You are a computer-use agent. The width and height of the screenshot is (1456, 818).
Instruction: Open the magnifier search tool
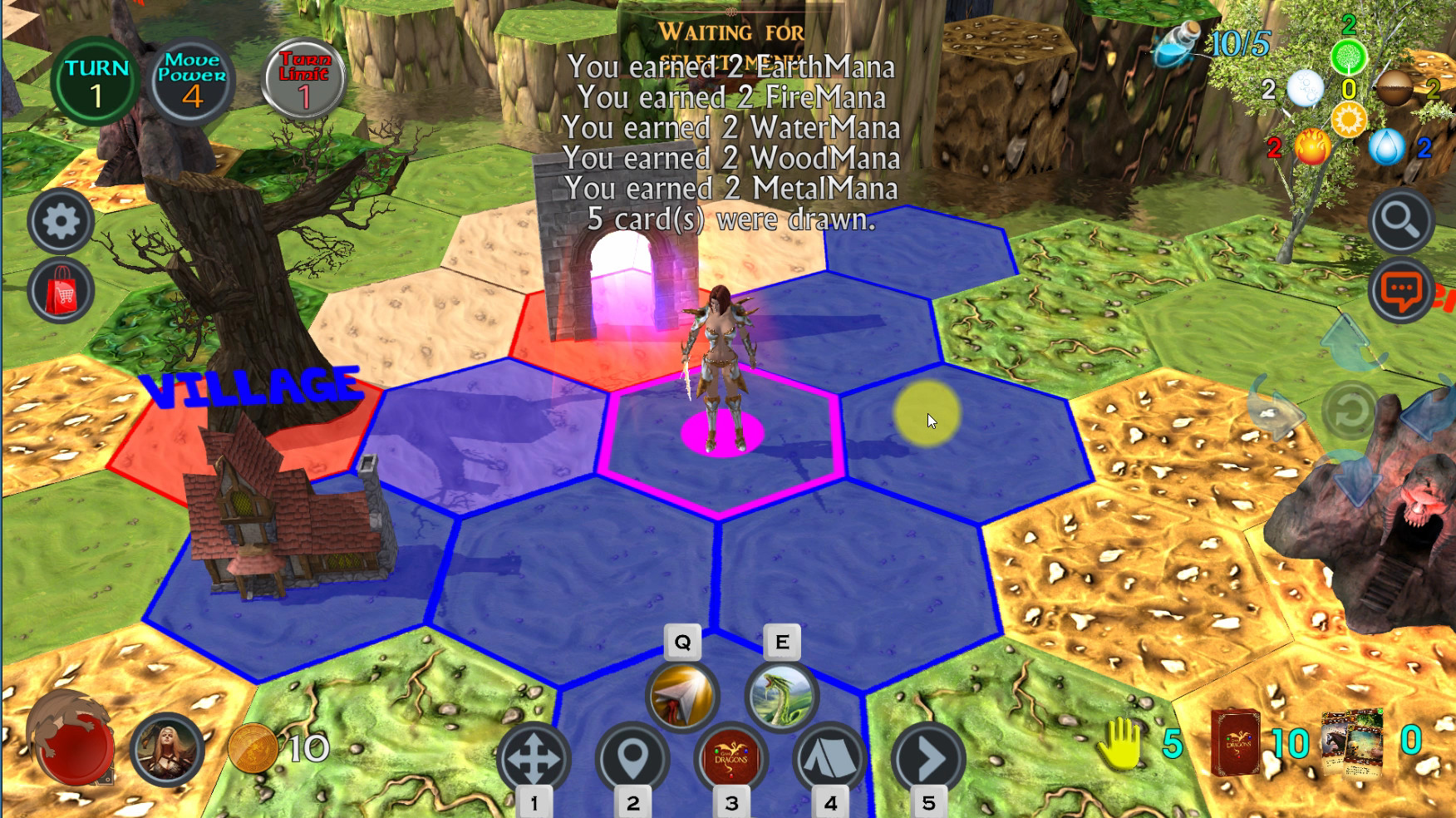pos(1402,221)
